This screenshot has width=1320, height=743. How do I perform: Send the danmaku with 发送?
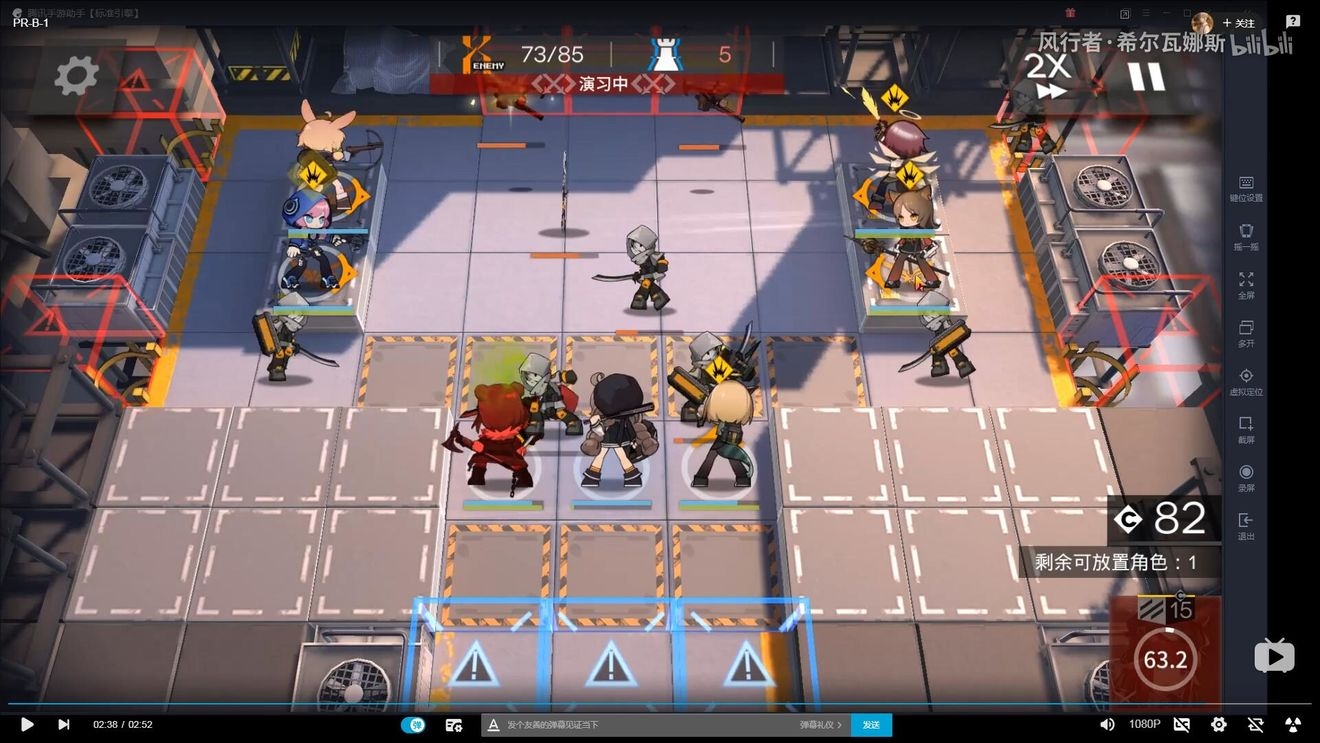pos(871,724)
